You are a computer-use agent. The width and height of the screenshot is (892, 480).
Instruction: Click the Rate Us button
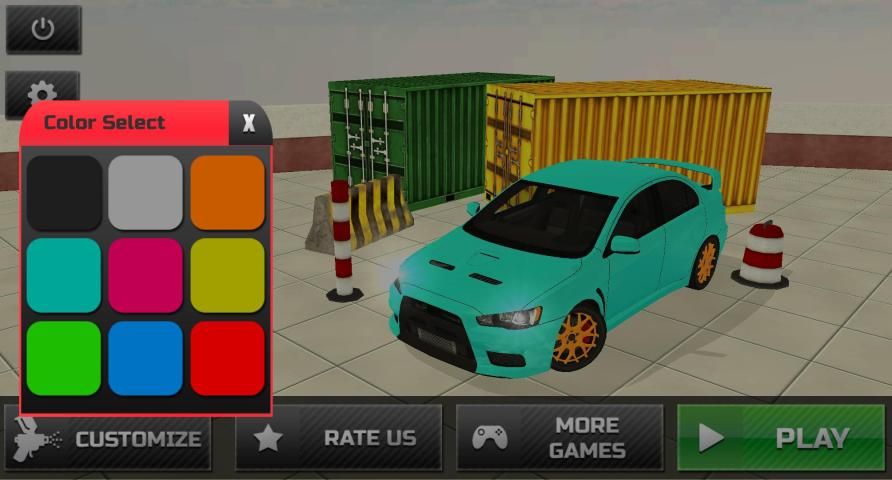point(338,438)
